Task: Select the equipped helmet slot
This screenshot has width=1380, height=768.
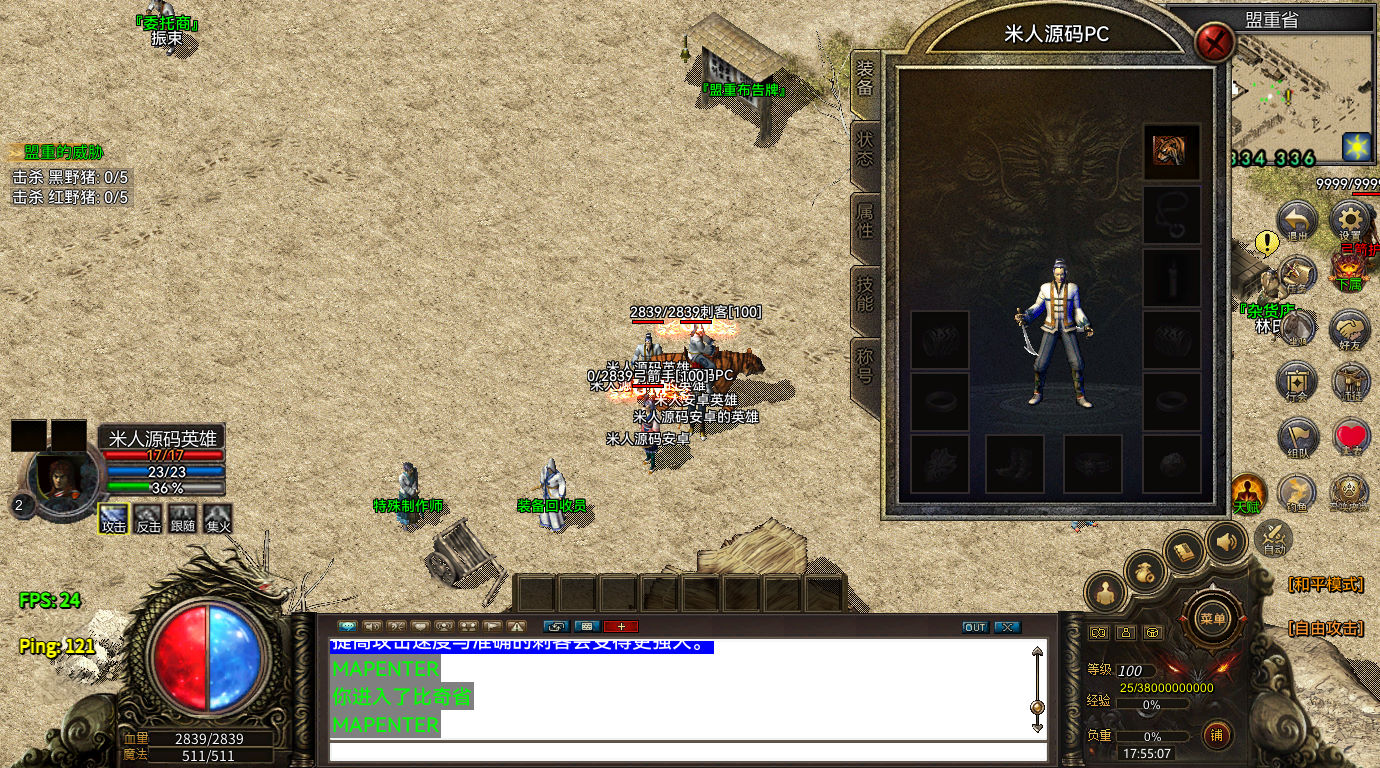Action: tap(1171, 152)
